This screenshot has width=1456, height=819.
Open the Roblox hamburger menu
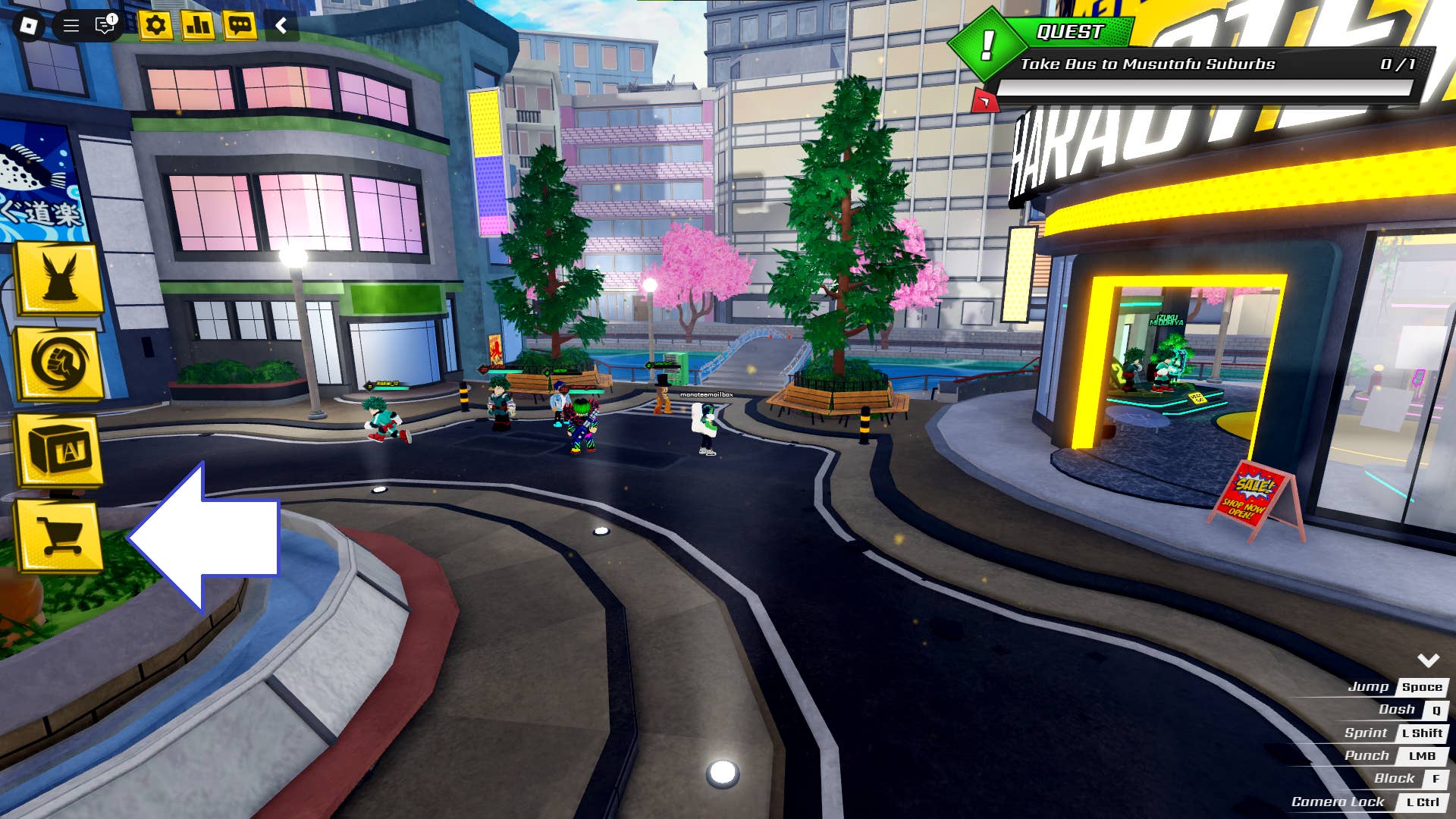[x=71, y=25]
